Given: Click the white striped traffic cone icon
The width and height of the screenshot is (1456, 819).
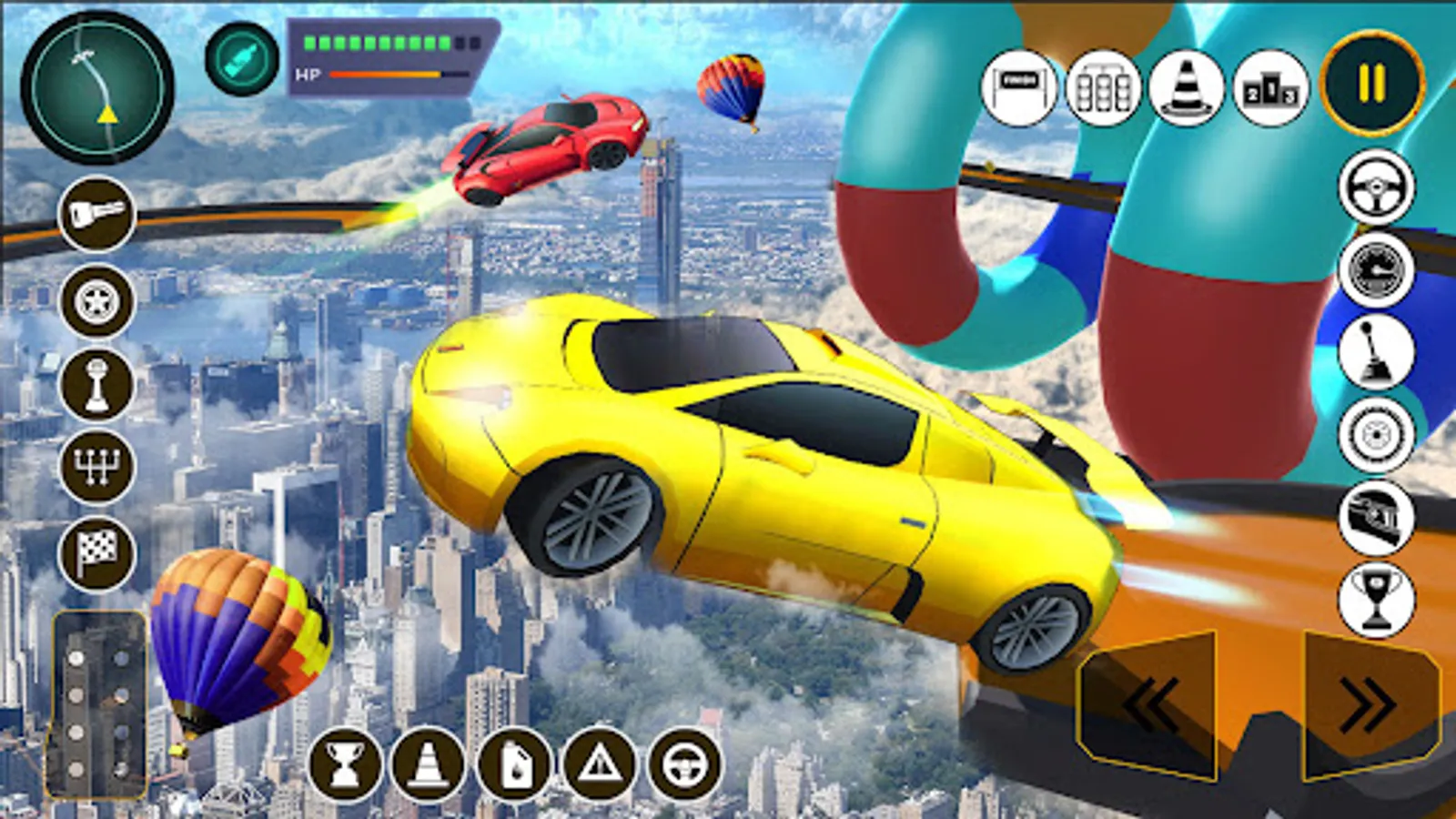Looking at the screenshot, I should (1187, 88).
